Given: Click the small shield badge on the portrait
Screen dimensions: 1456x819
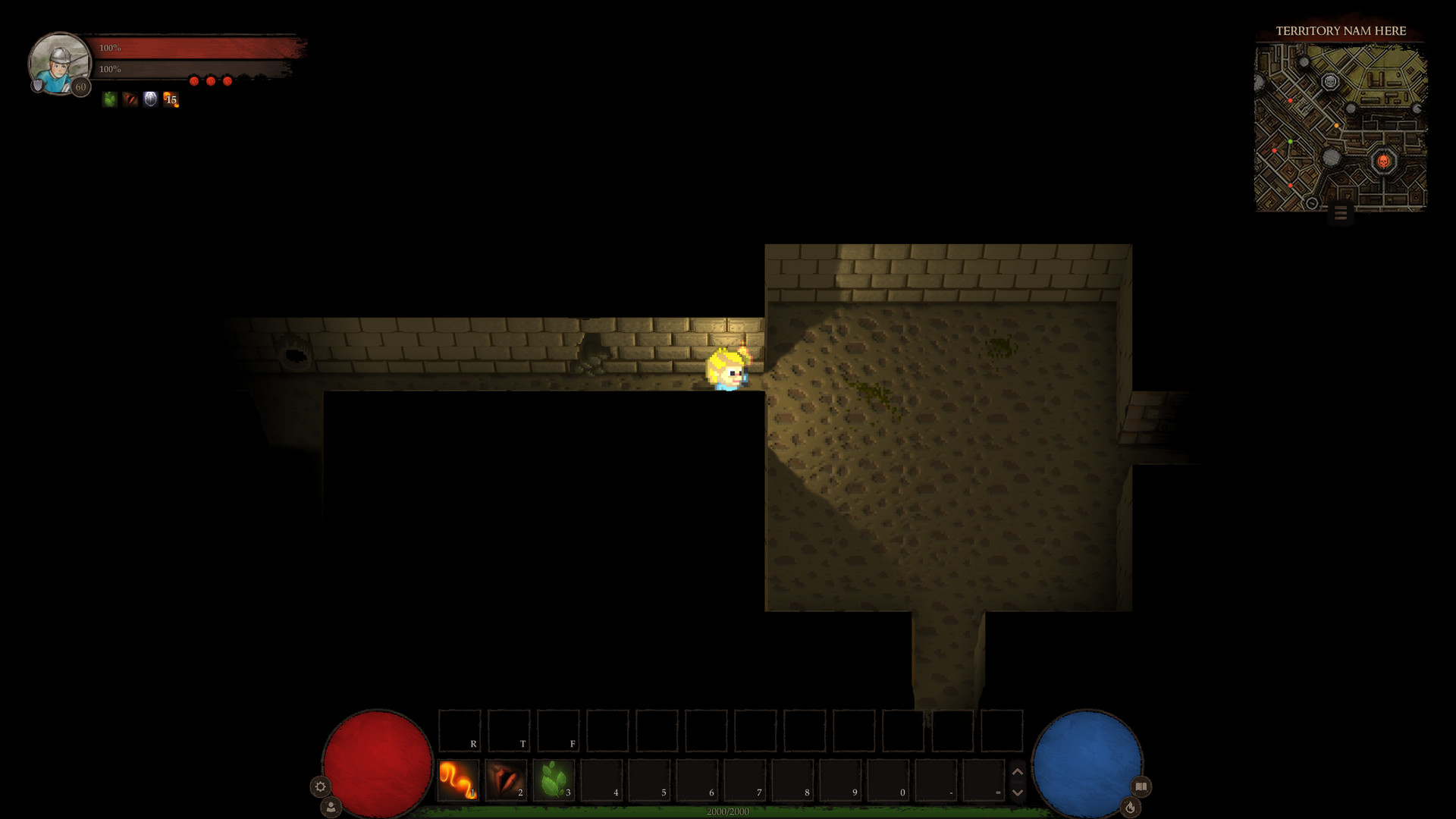Looking at the screenshot, I should 37,85.
